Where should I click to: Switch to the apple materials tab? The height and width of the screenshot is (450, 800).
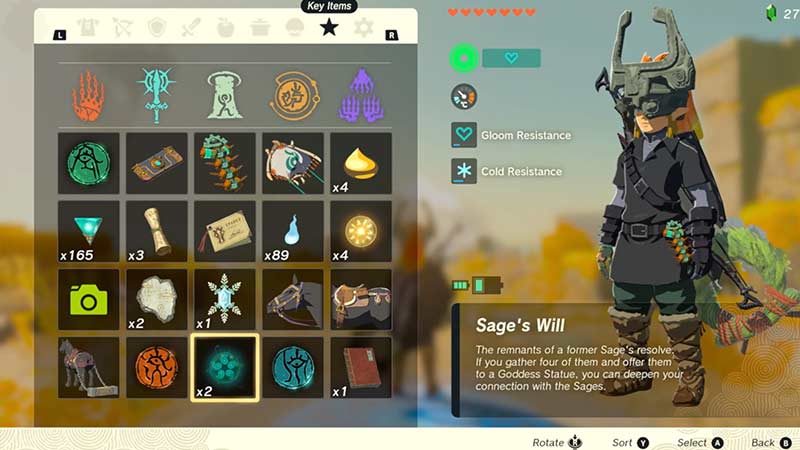pyautogui.click(x=226, y=28)
